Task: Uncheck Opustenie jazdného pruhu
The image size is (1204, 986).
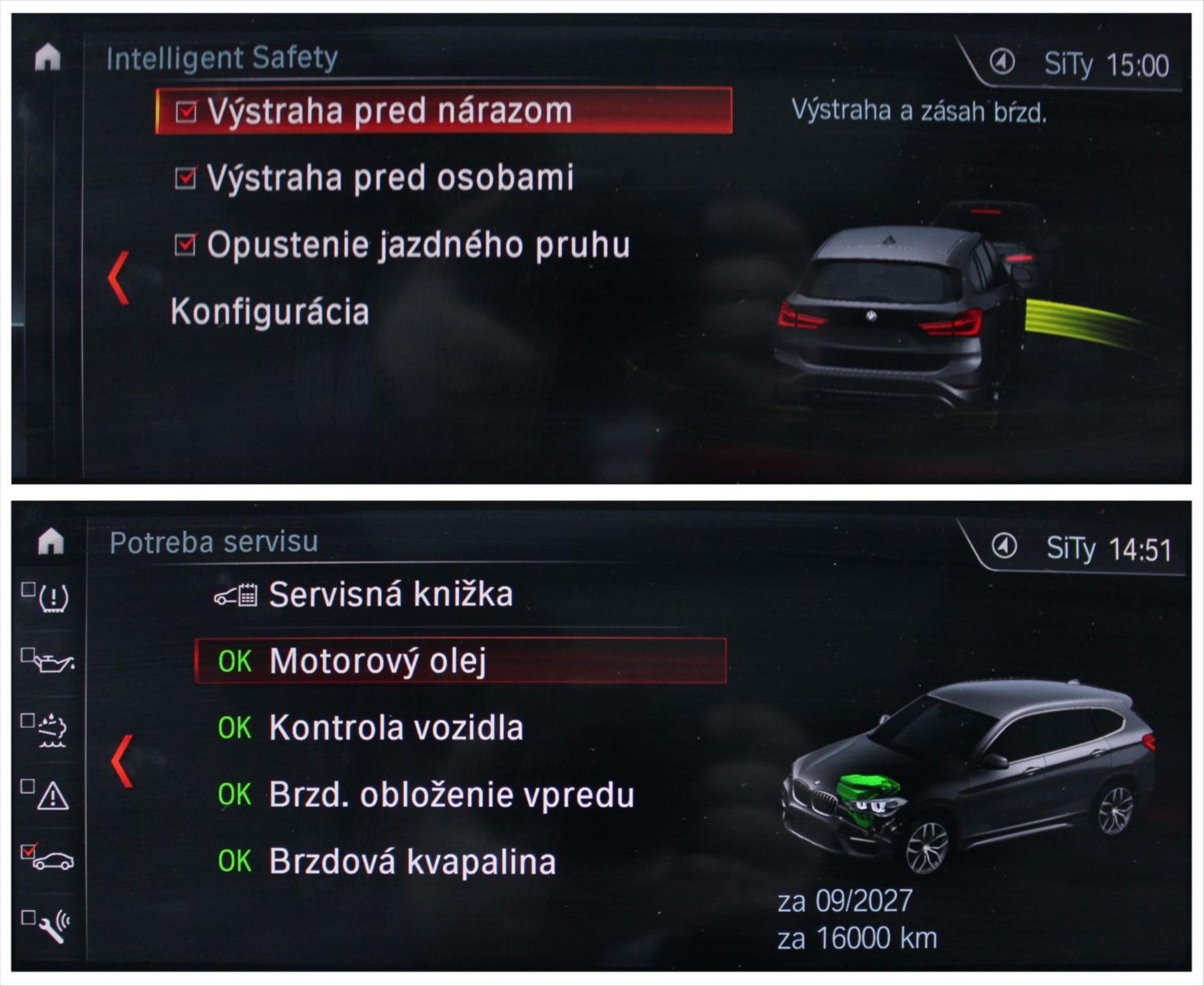Action: (x=186, y=245)
